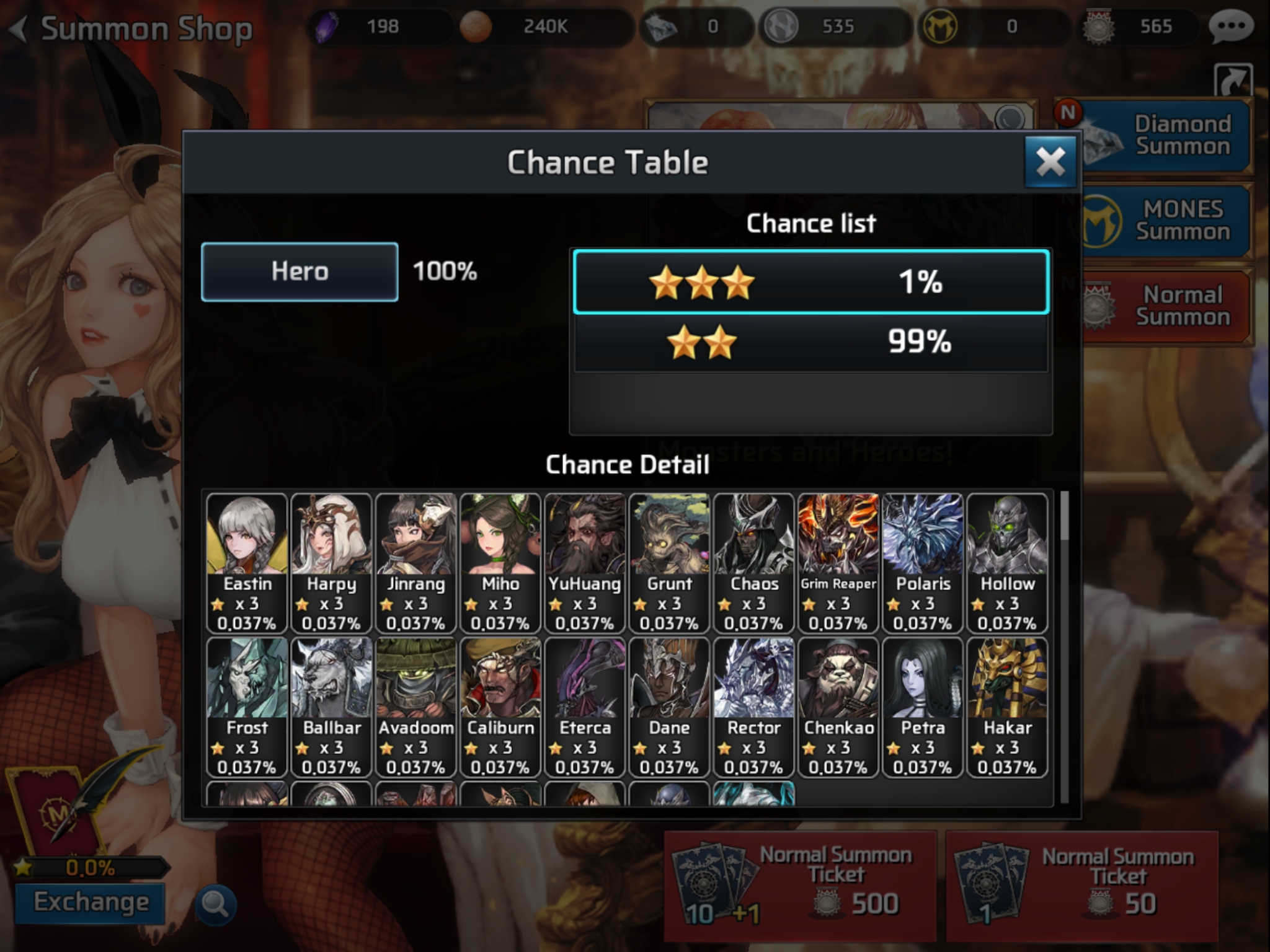Select the Hero category button
This screenshot has height=952, width=1270.
coord(300,271)
